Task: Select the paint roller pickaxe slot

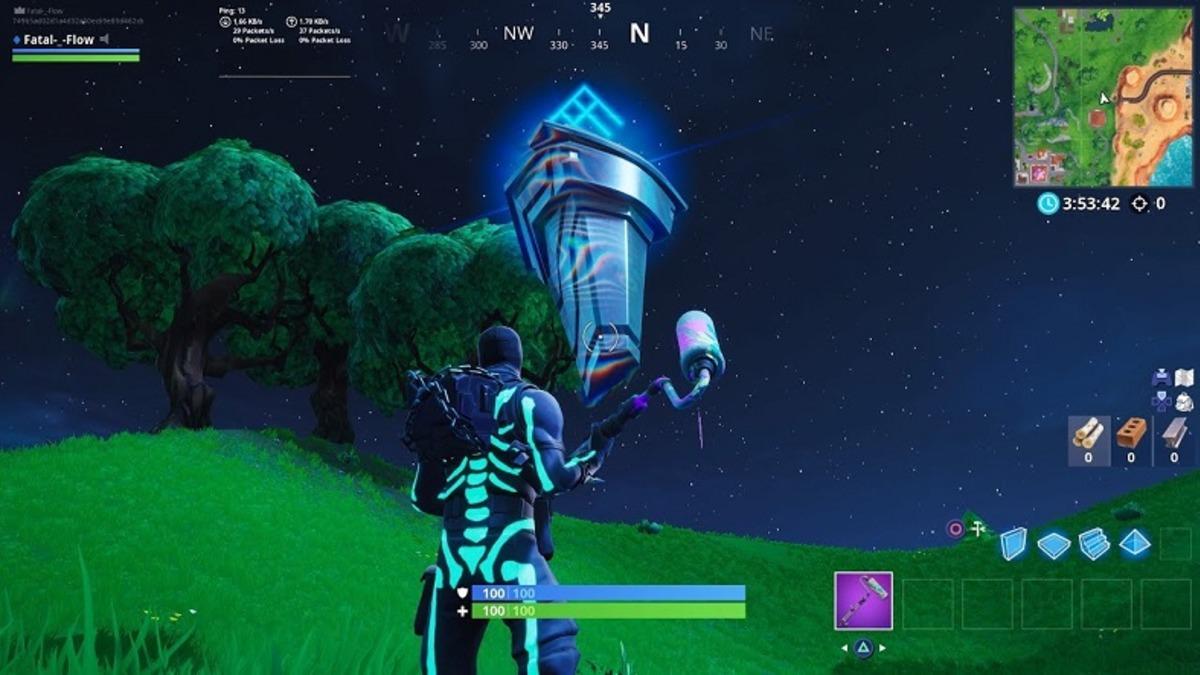Action: (x=863, y=601)
